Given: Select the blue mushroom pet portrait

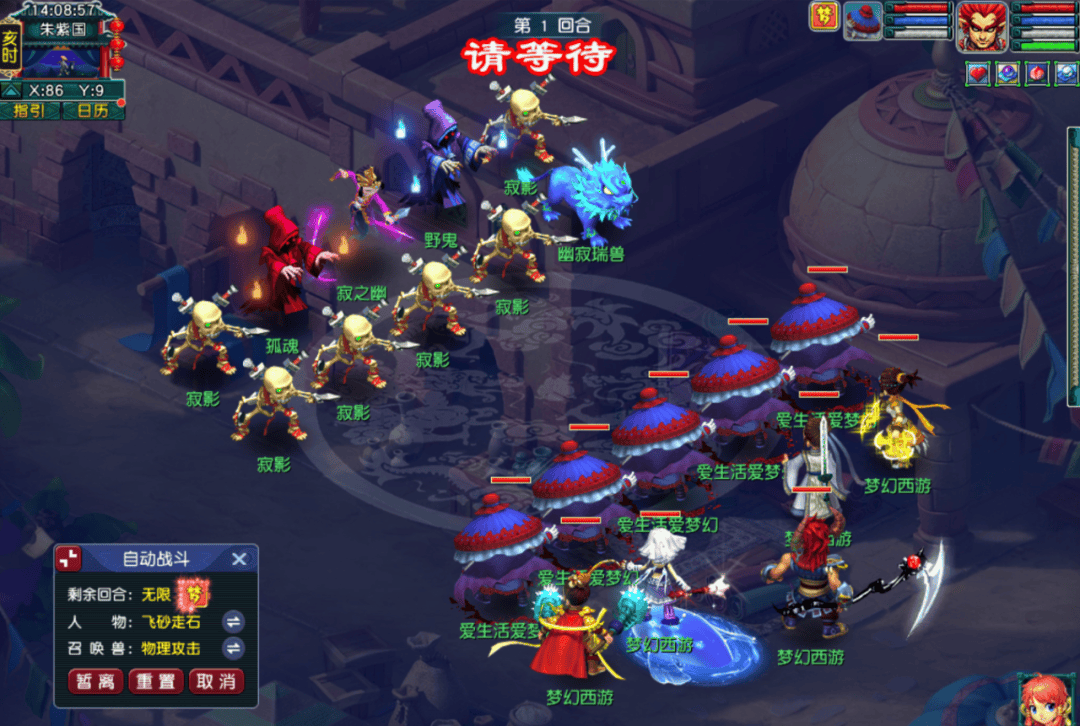Looking at the screenshot, I should click(862, 20).
